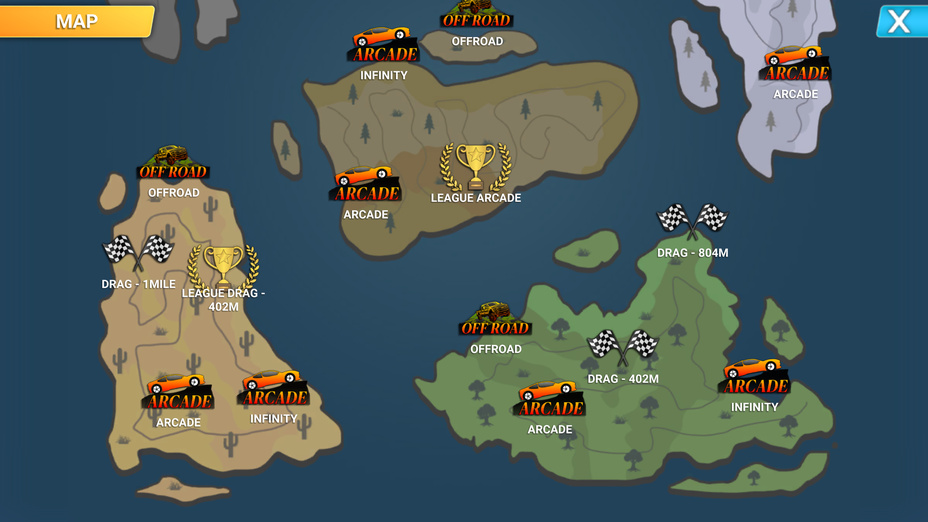Select the Infinity mode on the cactus desert island

point(273,389)
